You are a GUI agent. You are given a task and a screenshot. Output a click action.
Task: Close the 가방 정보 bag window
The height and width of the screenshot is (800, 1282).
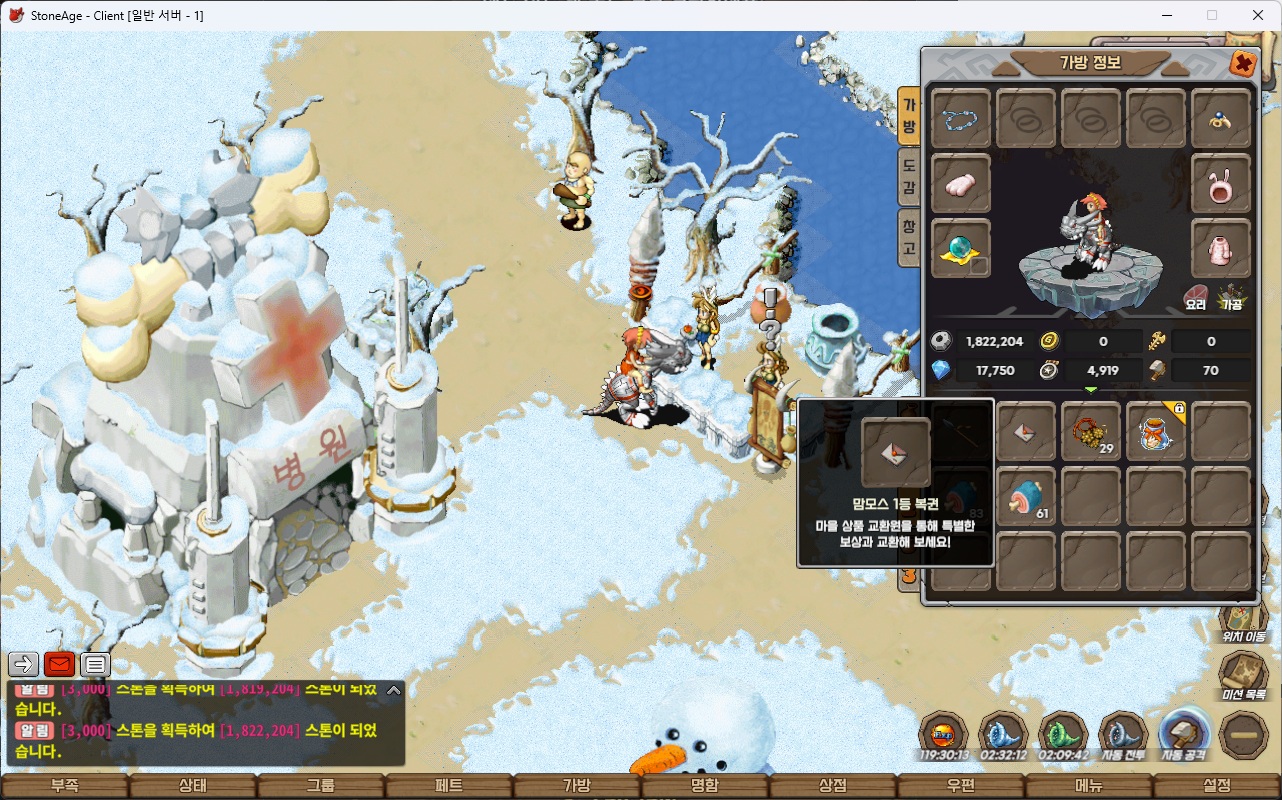click(x=1243, y=64)
